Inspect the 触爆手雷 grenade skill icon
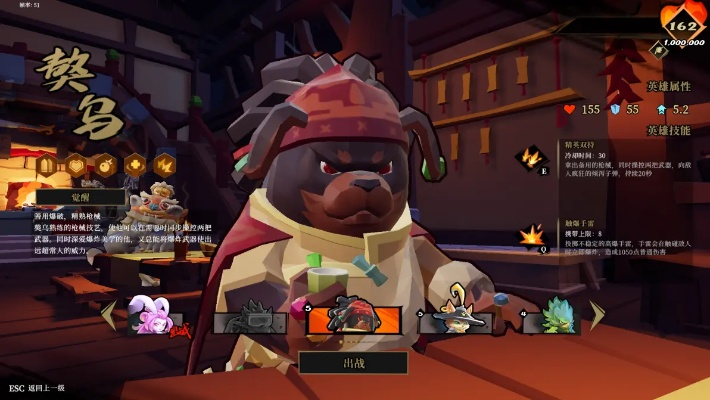This screenshot has width=710, height=400. (x=529, y=237)
